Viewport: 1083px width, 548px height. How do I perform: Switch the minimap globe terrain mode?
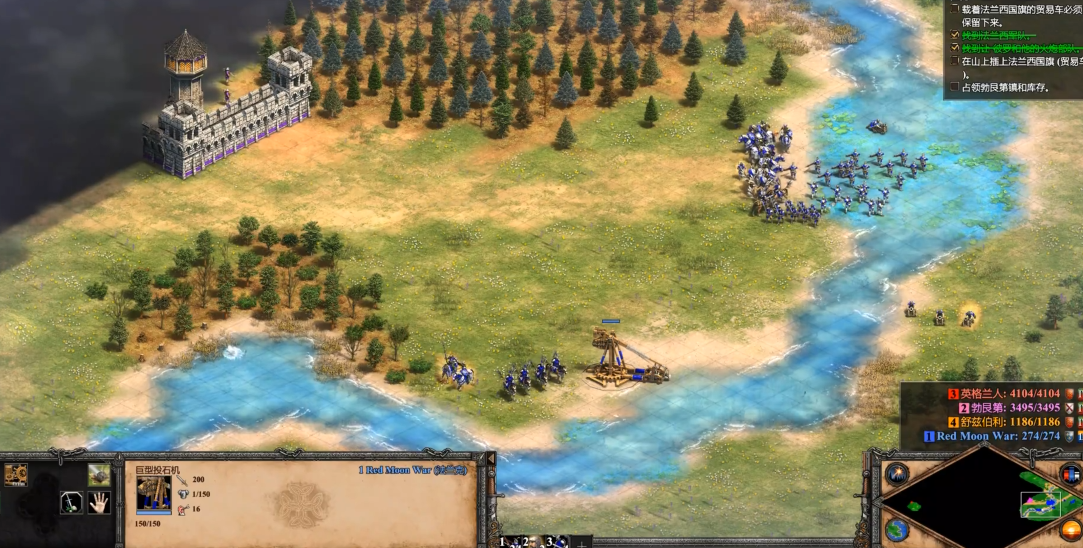click(897, 530)
